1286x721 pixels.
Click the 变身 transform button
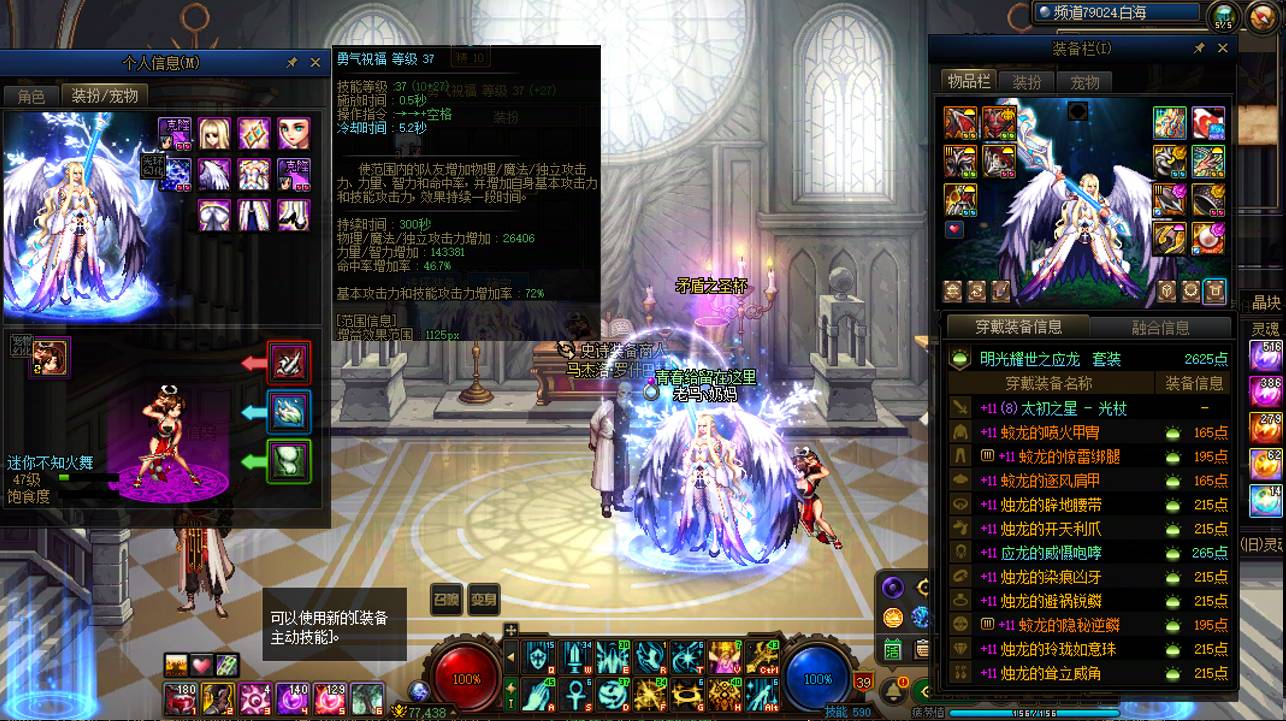coord(484,598)
